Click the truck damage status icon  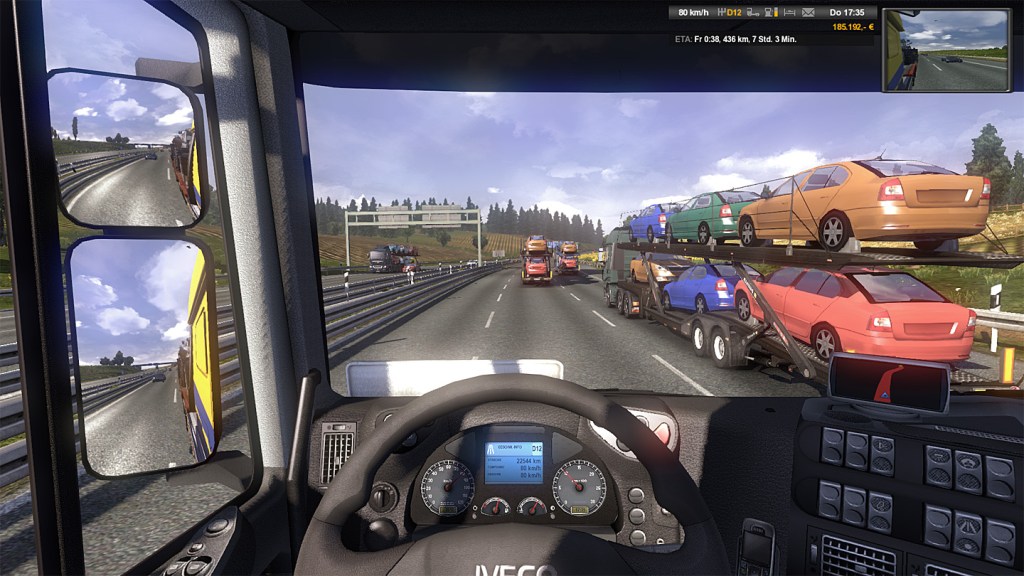point(752,13)
